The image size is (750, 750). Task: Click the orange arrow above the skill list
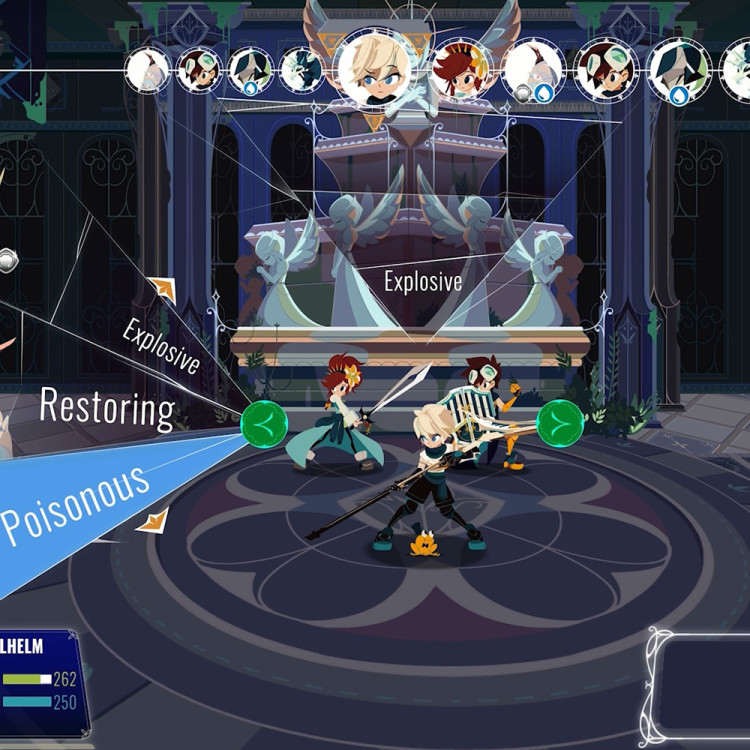click(x=163, y=290)
